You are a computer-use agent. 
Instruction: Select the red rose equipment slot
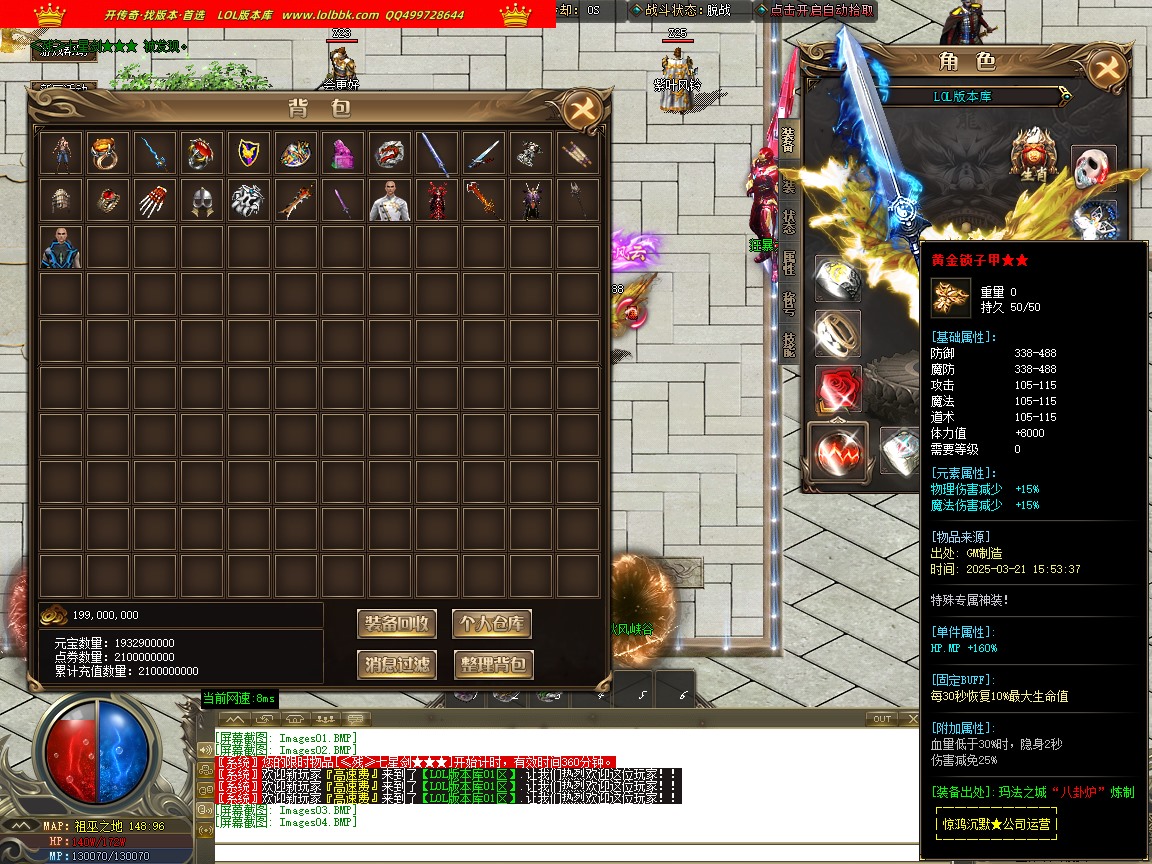[838, 388]
